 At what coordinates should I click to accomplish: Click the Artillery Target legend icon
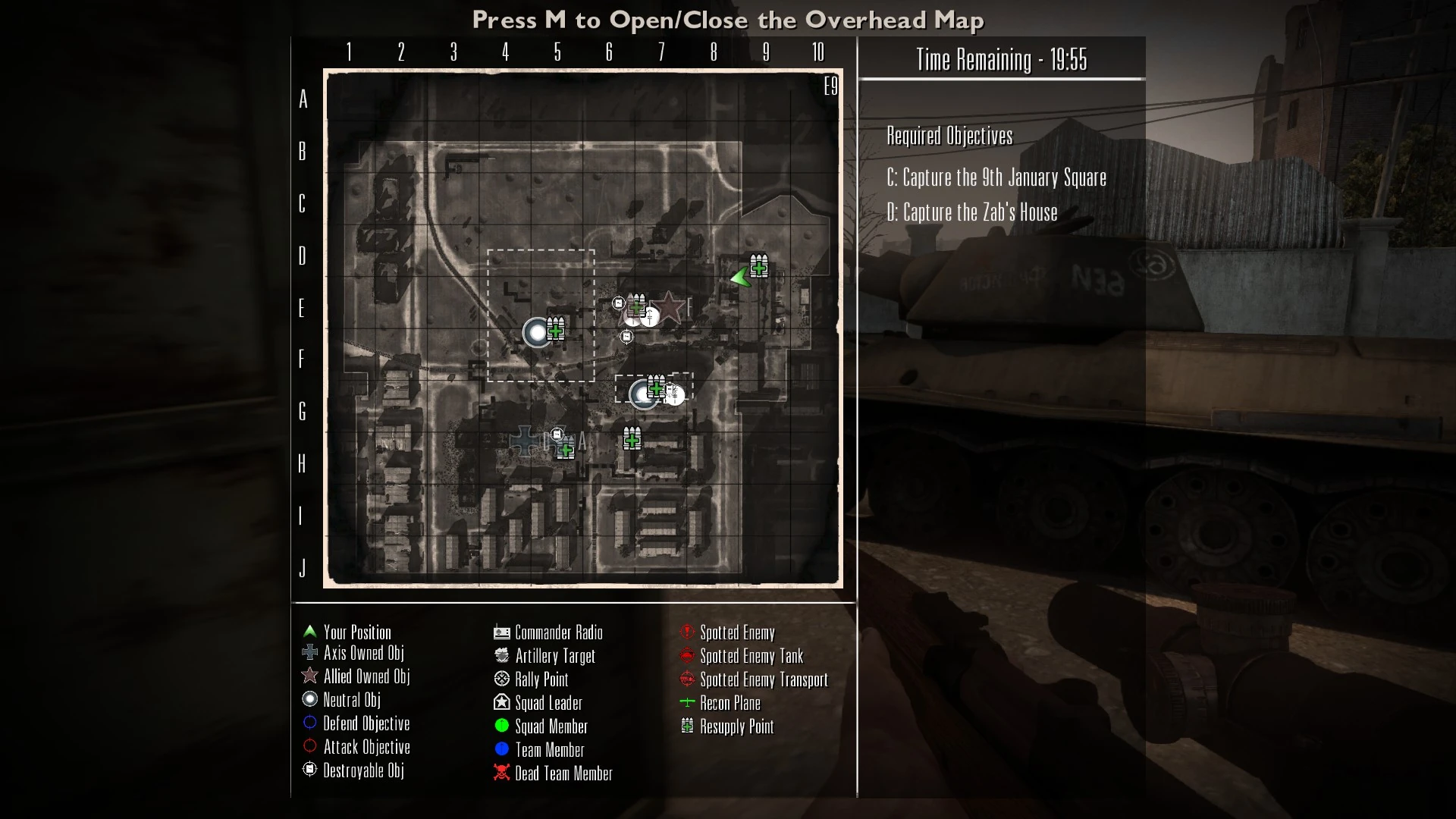pyautogui.click(x=500, y=655)
